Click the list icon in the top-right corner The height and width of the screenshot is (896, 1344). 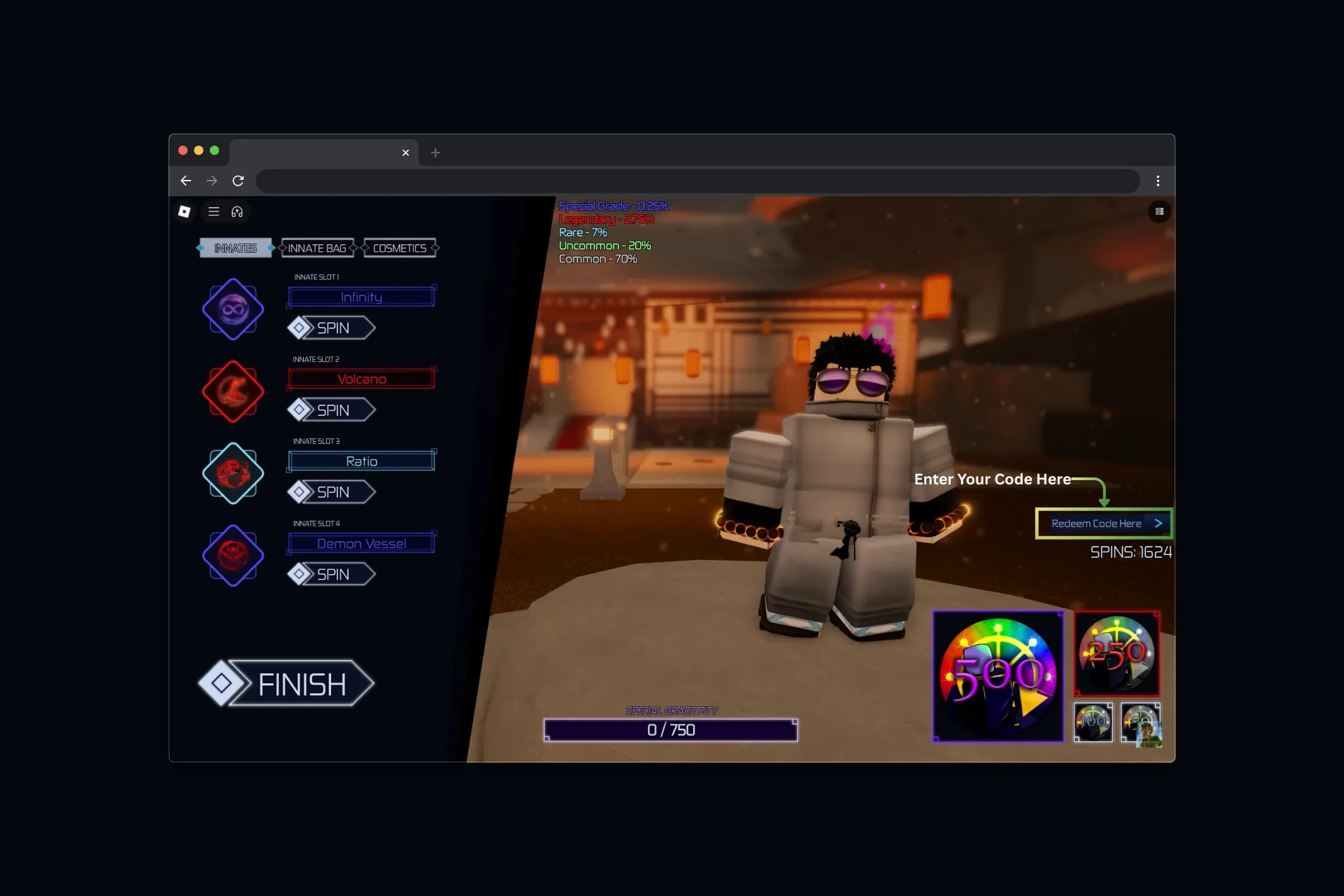[x=1160, y=211]
